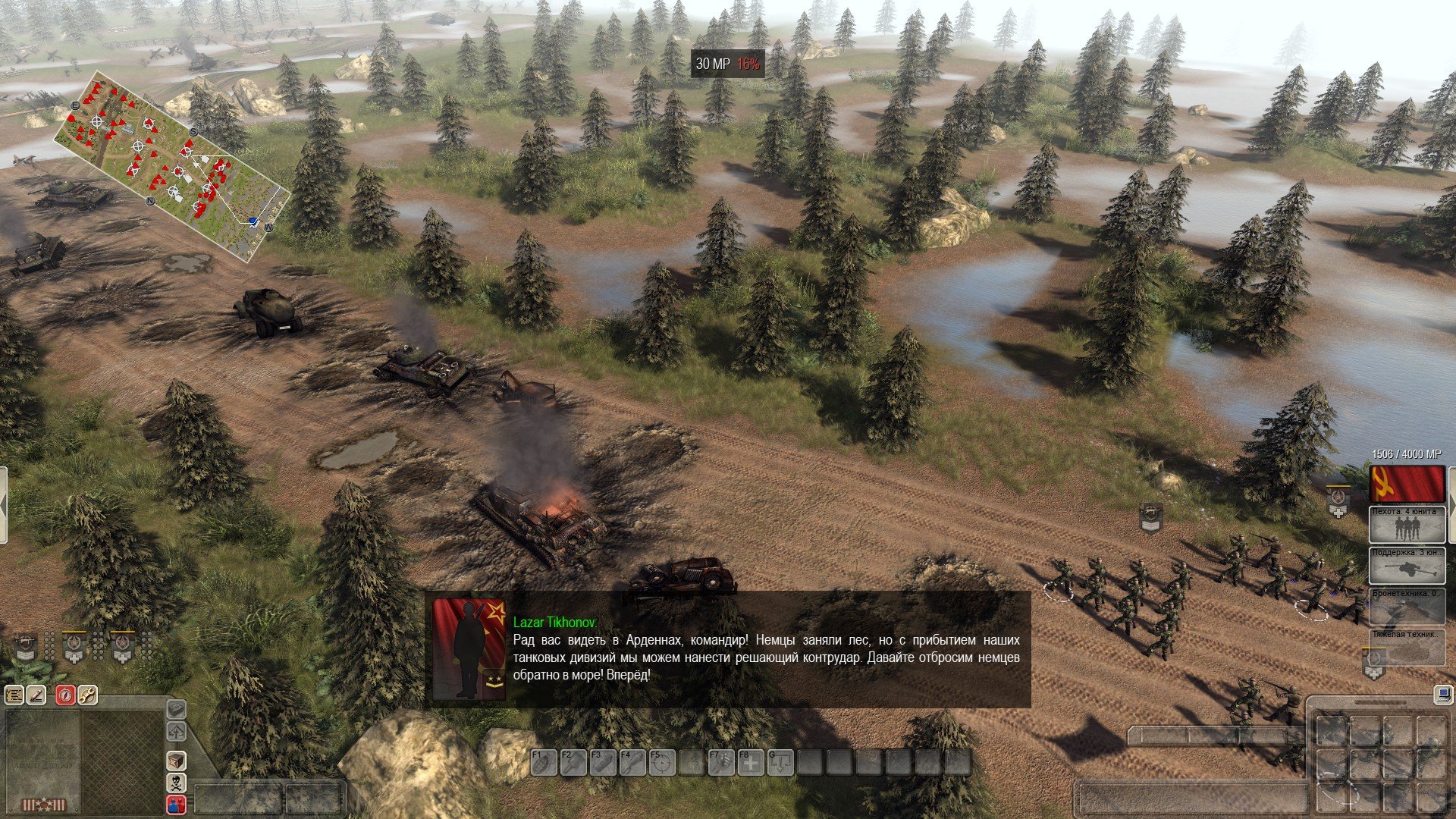Activate the F5 crosshair aim ability
The width and height of the screenshot is (1456, 819).
click(x=661, y=762)
